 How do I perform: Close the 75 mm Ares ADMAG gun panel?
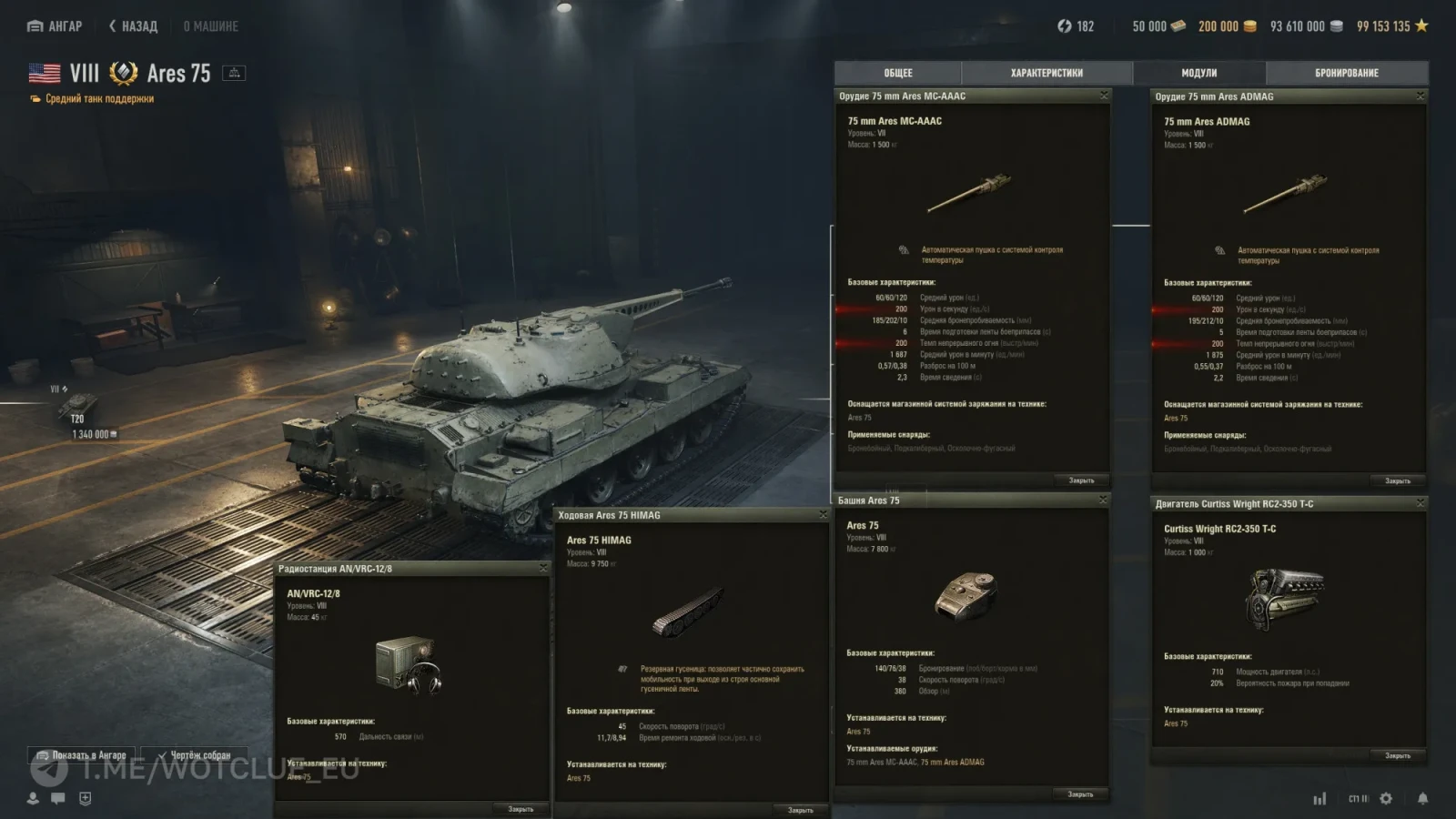tap(1420, 96)
